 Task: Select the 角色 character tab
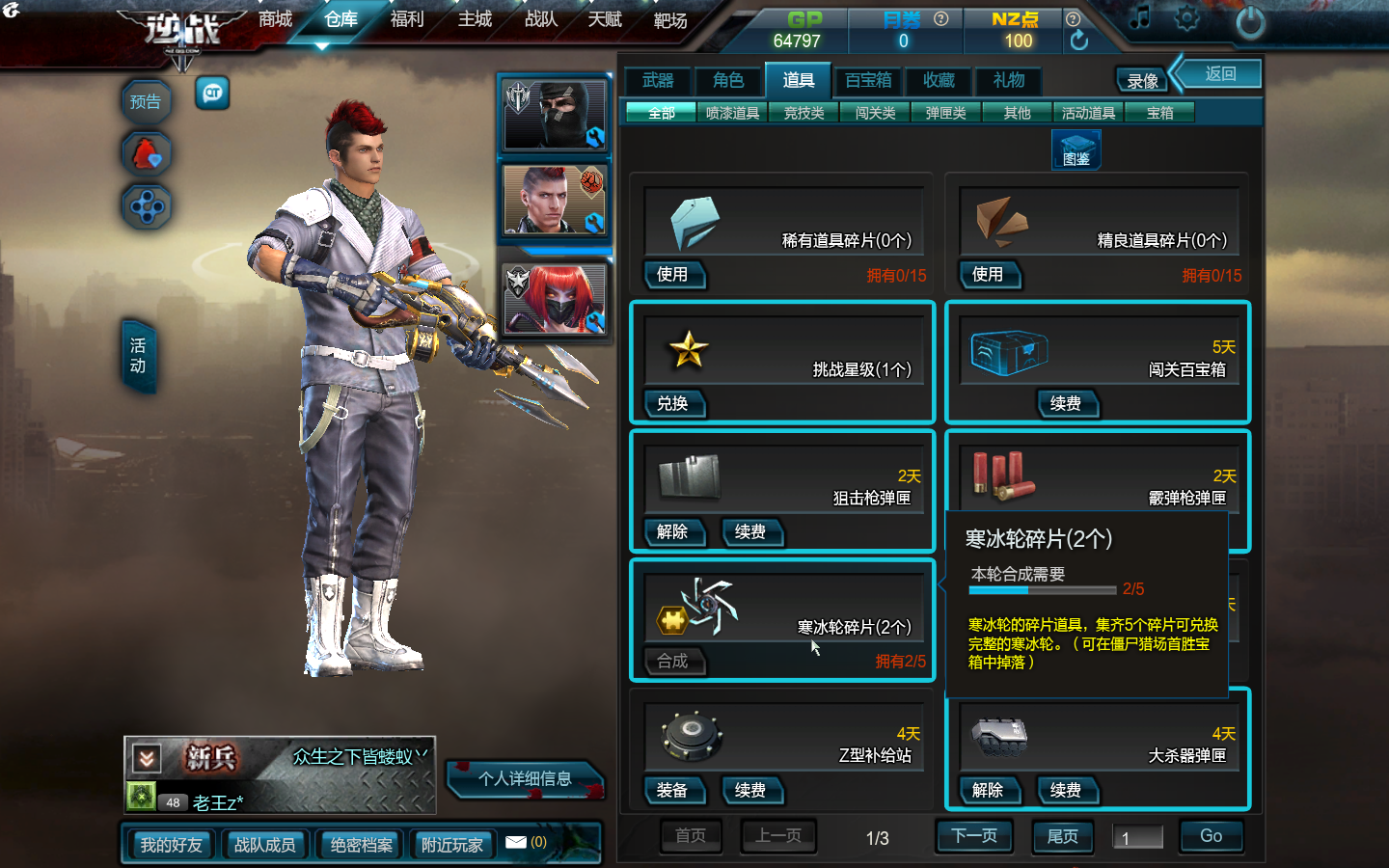pyautogui.click(x=728, y=81)
